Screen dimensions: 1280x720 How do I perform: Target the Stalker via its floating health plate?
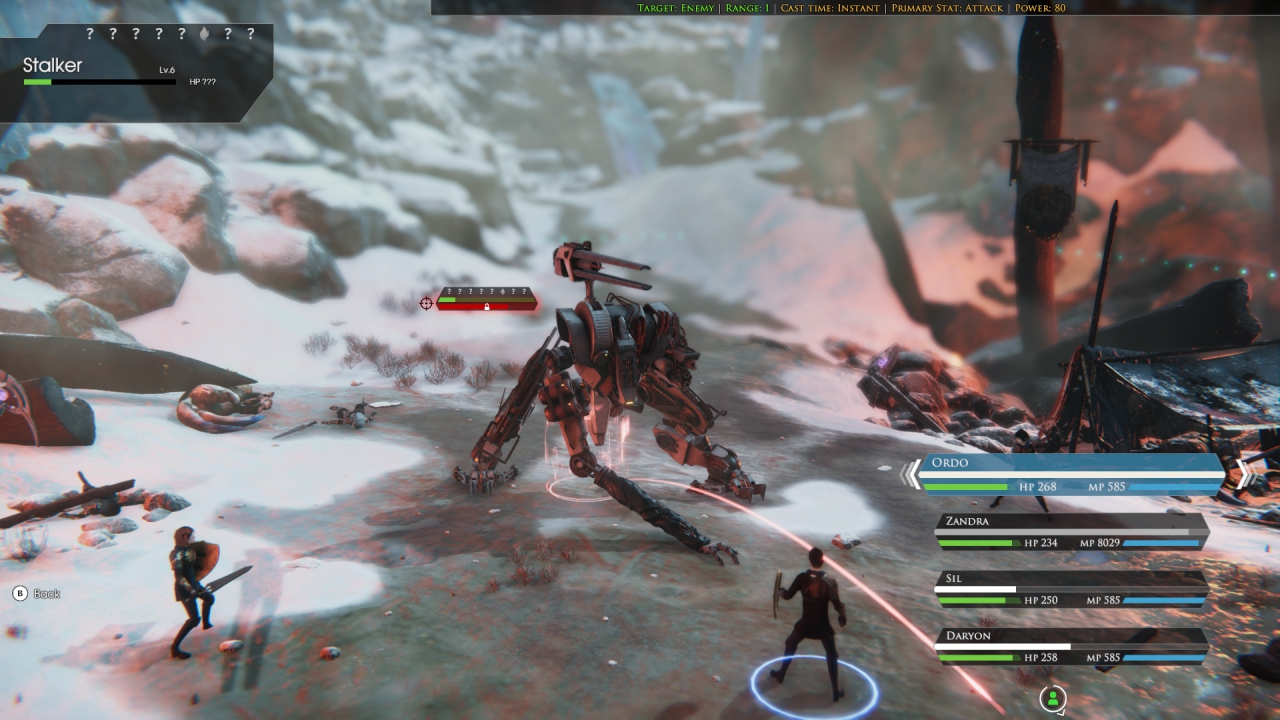pyautogui.click(x=487, y=299)
